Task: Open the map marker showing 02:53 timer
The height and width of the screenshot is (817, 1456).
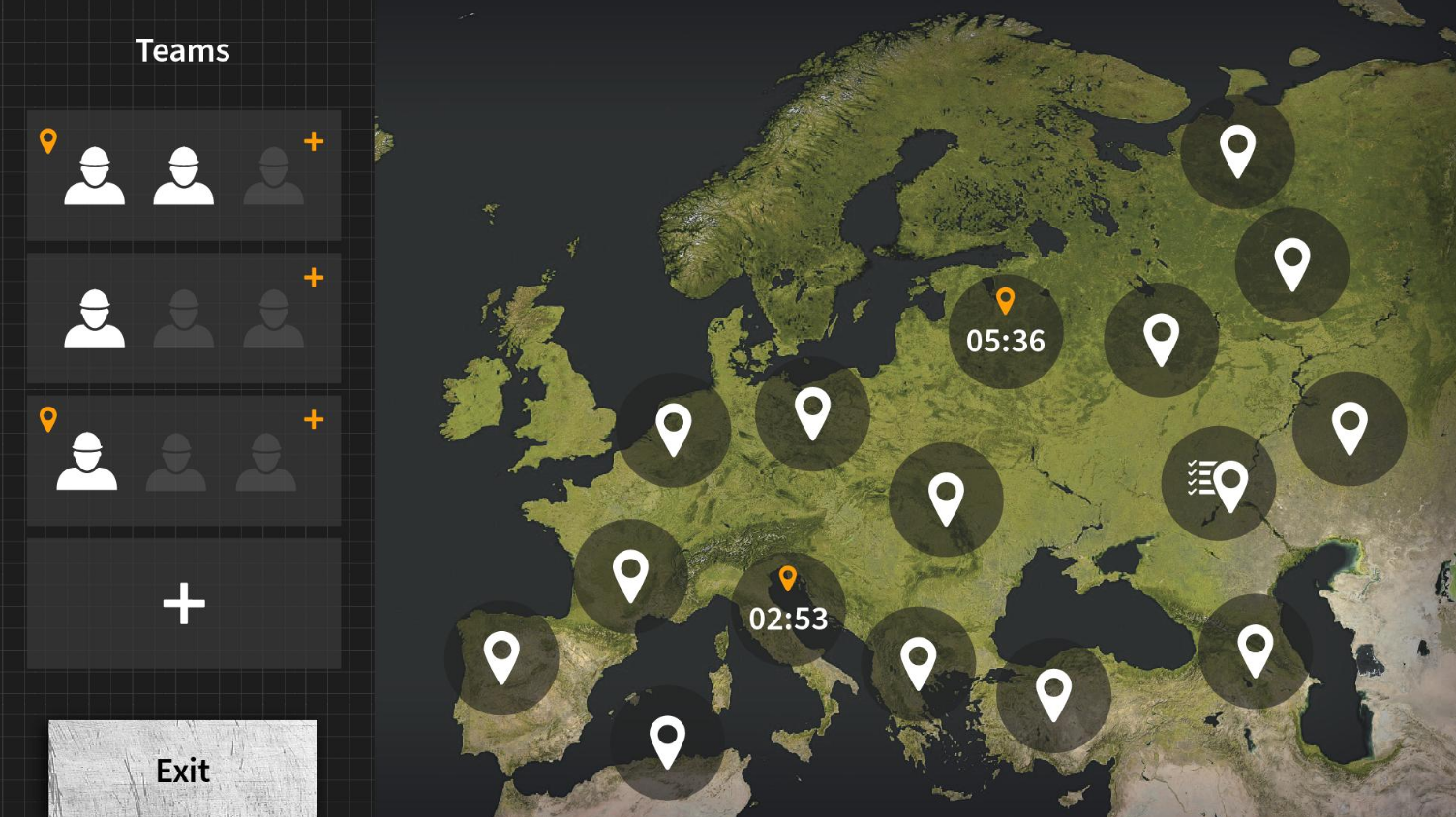Action: 788,609
